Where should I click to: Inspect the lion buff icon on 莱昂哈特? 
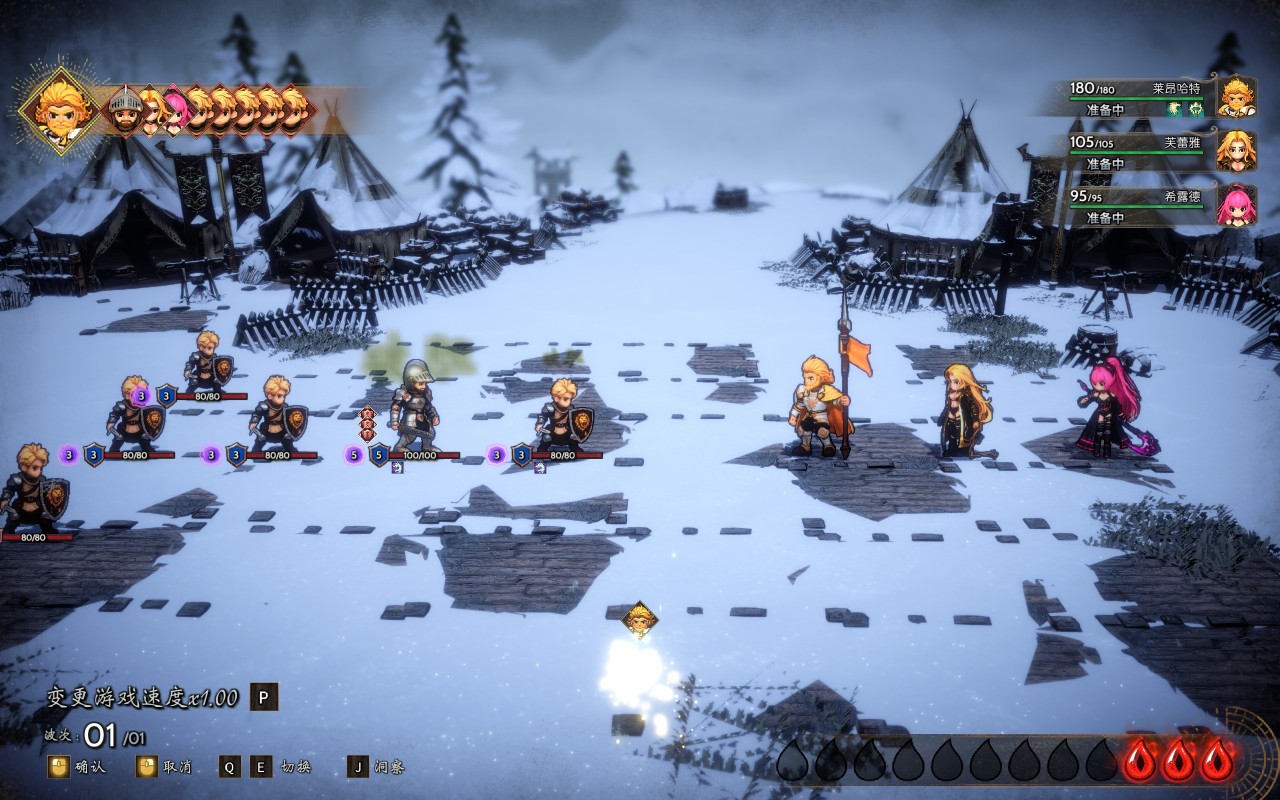(x=1174, y=110)
